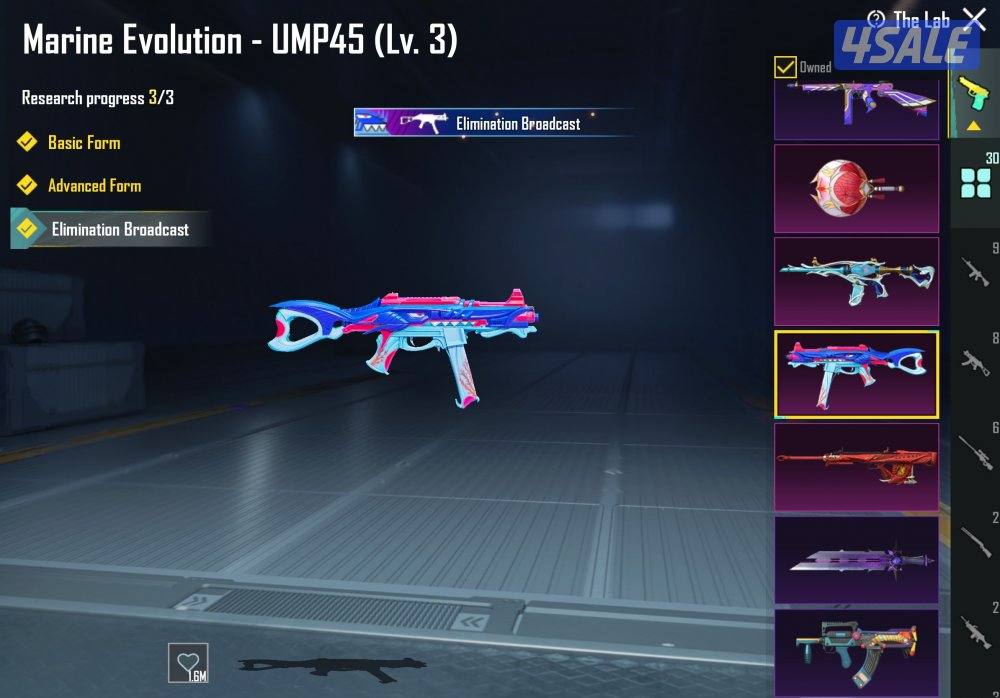Preview the Elimination Broadcast banner

click(493, 123)
